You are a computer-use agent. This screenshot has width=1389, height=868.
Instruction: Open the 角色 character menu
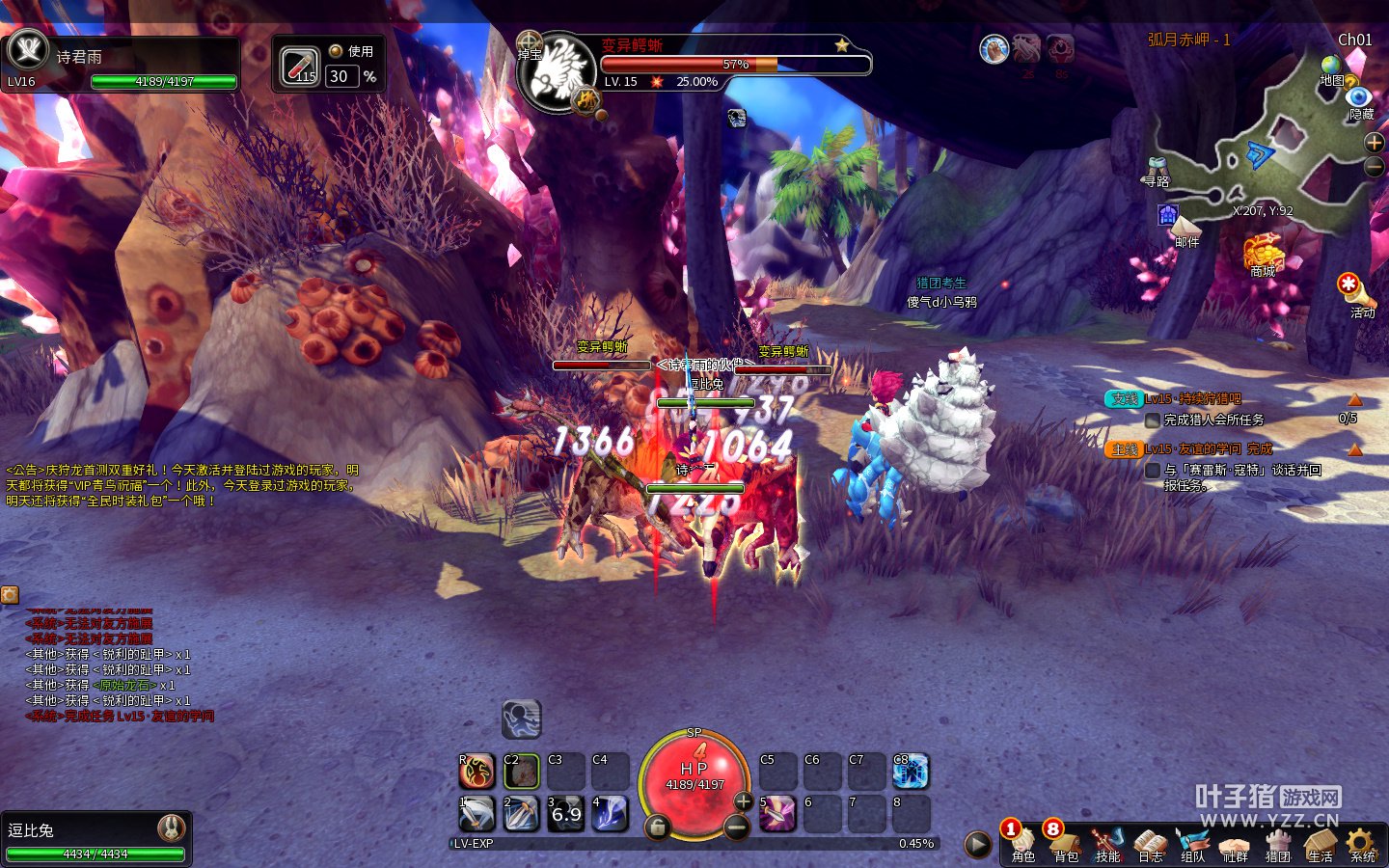pyautogui.click(x=1023, y=843)
